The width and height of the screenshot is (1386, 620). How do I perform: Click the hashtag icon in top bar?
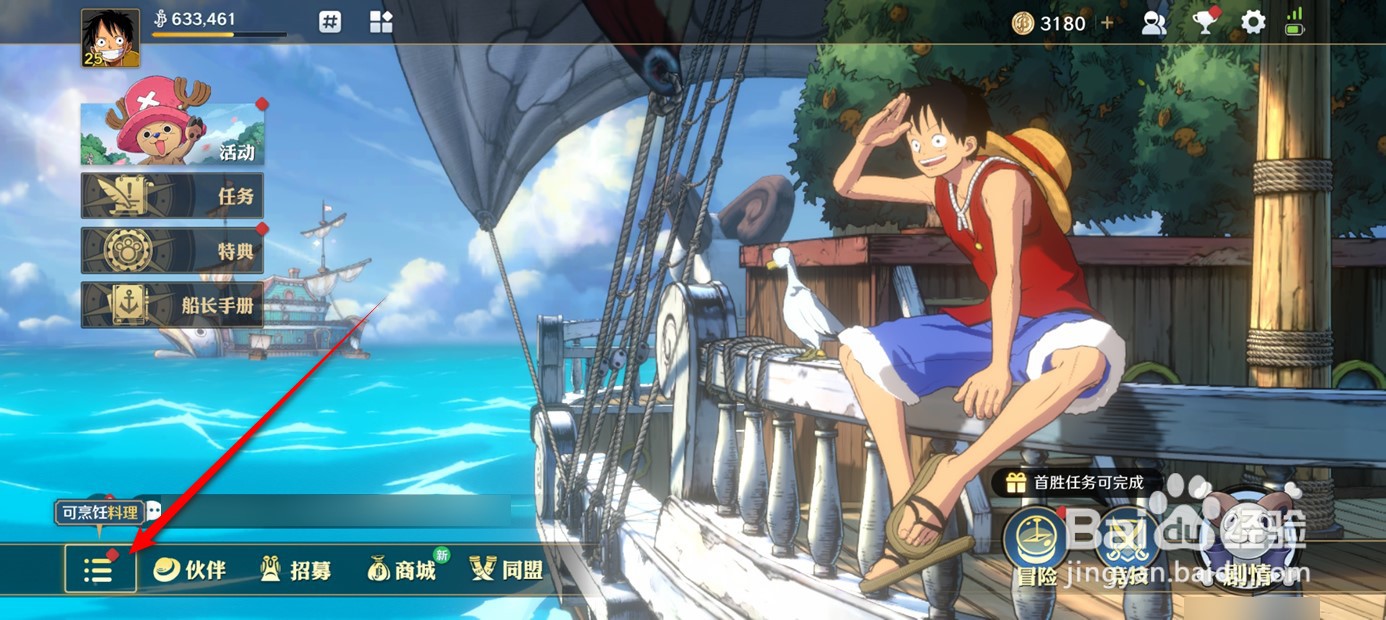(331, 22)
